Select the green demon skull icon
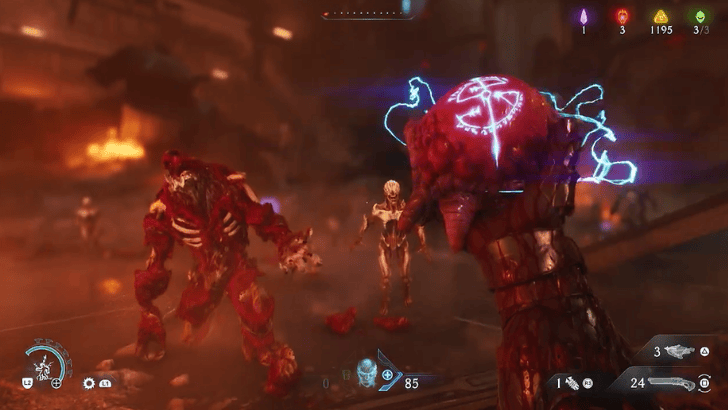 tap(699, 15)
